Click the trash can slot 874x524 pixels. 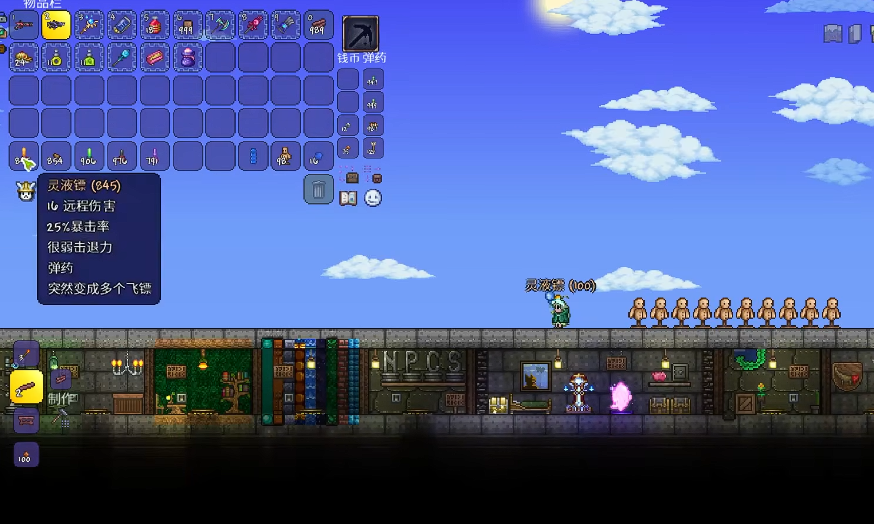[318, 189]
